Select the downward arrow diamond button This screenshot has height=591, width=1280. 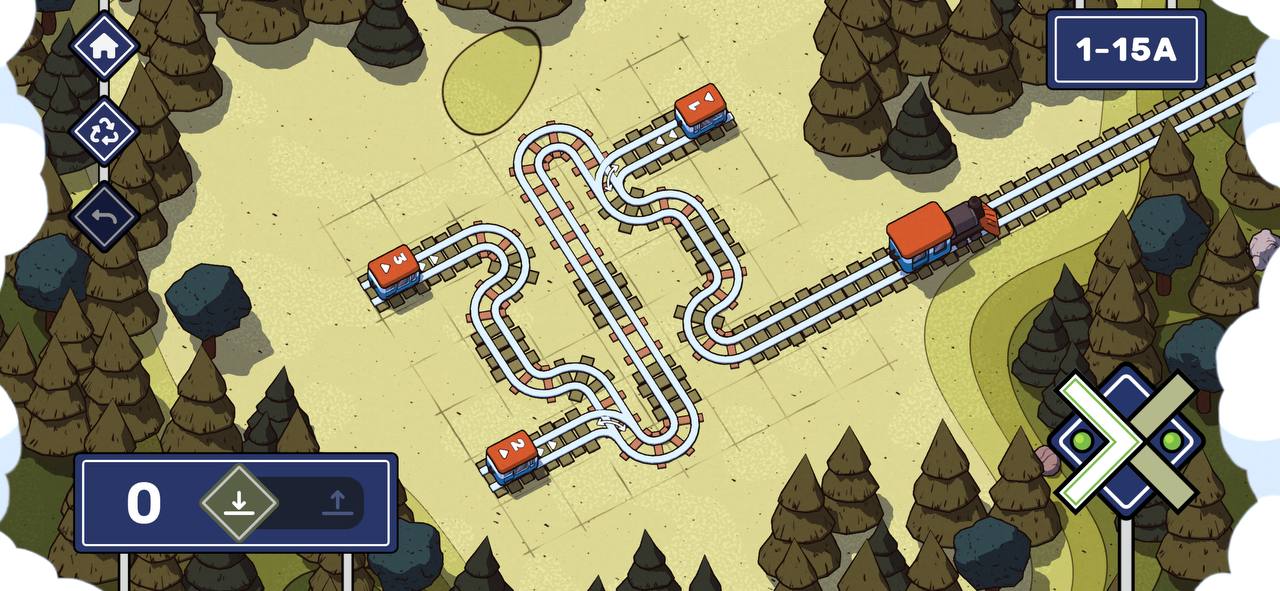point(238,503)
